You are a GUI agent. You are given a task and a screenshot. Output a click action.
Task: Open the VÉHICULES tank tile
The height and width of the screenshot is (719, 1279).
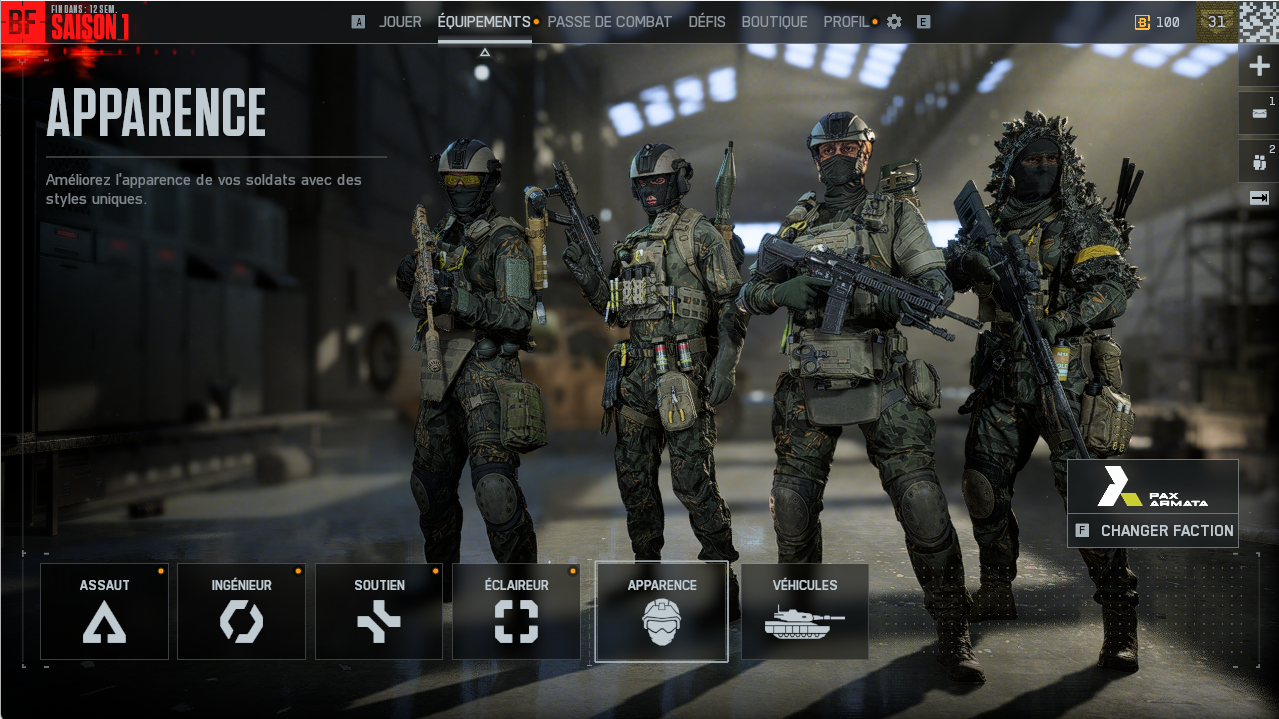click(x=804, y=611)
